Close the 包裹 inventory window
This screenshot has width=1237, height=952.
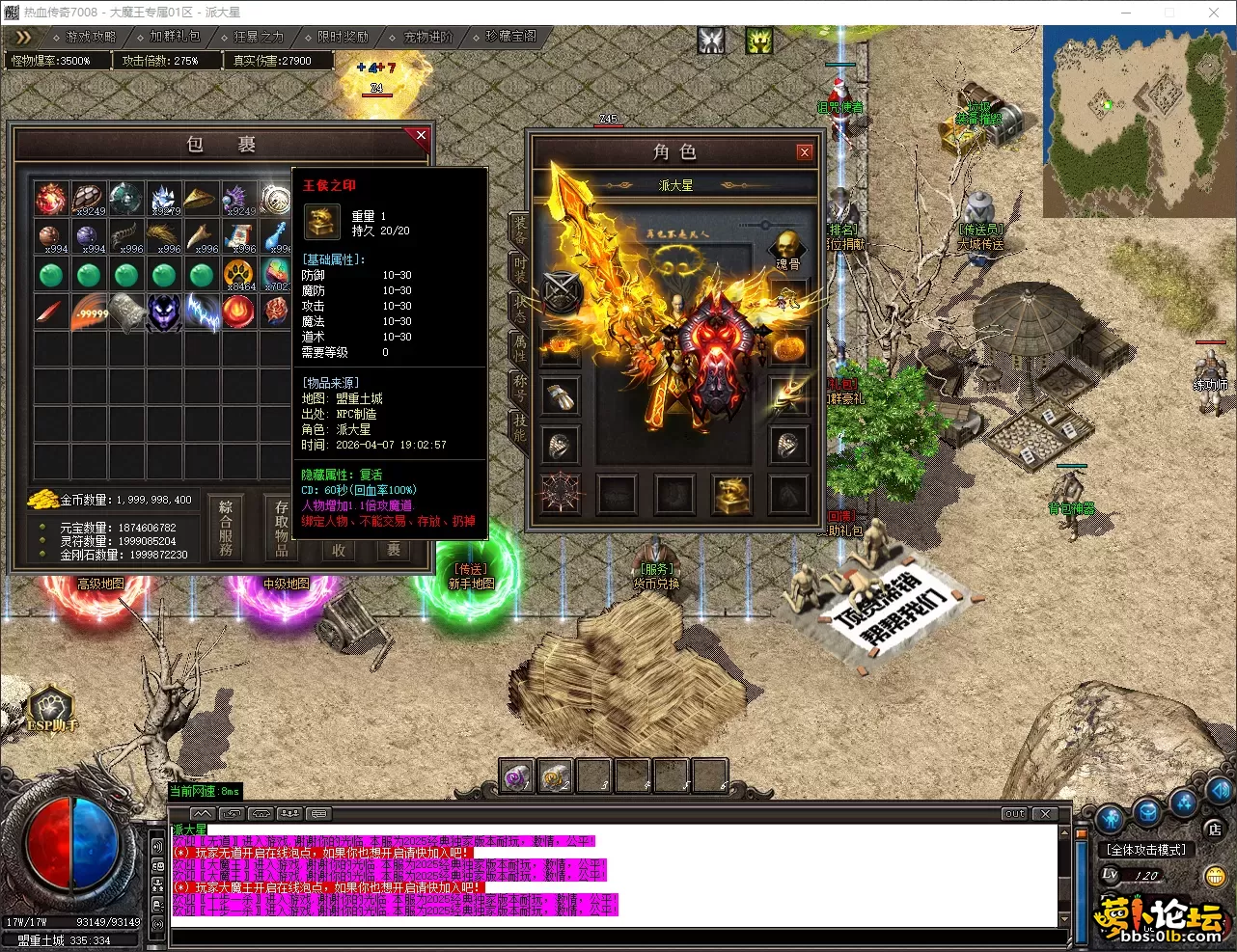(421, 136)
